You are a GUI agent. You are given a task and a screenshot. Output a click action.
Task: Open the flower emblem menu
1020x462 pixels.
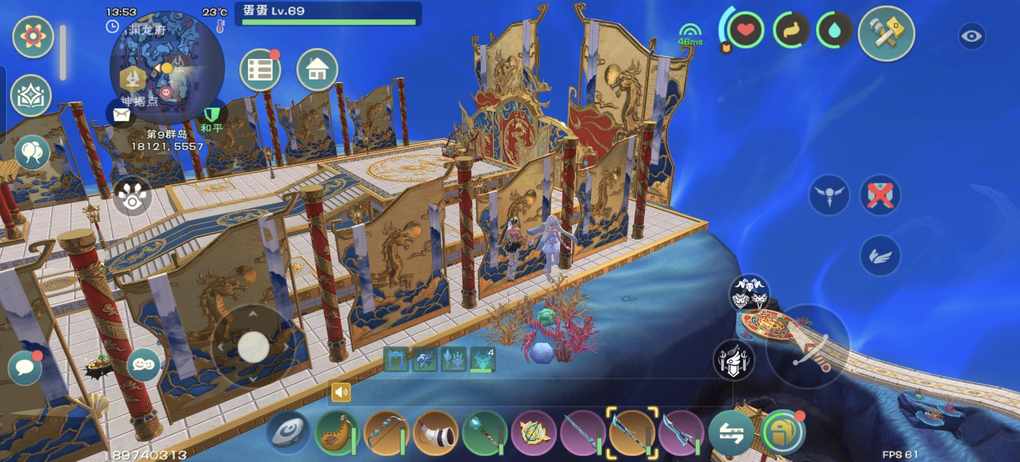tap(33, 37)
